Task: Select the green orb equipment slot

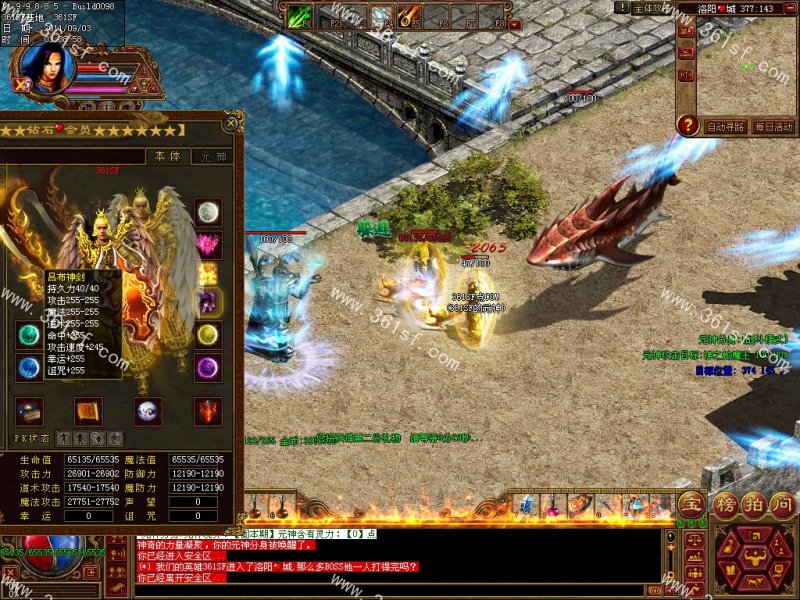Action: click(29, 335)
